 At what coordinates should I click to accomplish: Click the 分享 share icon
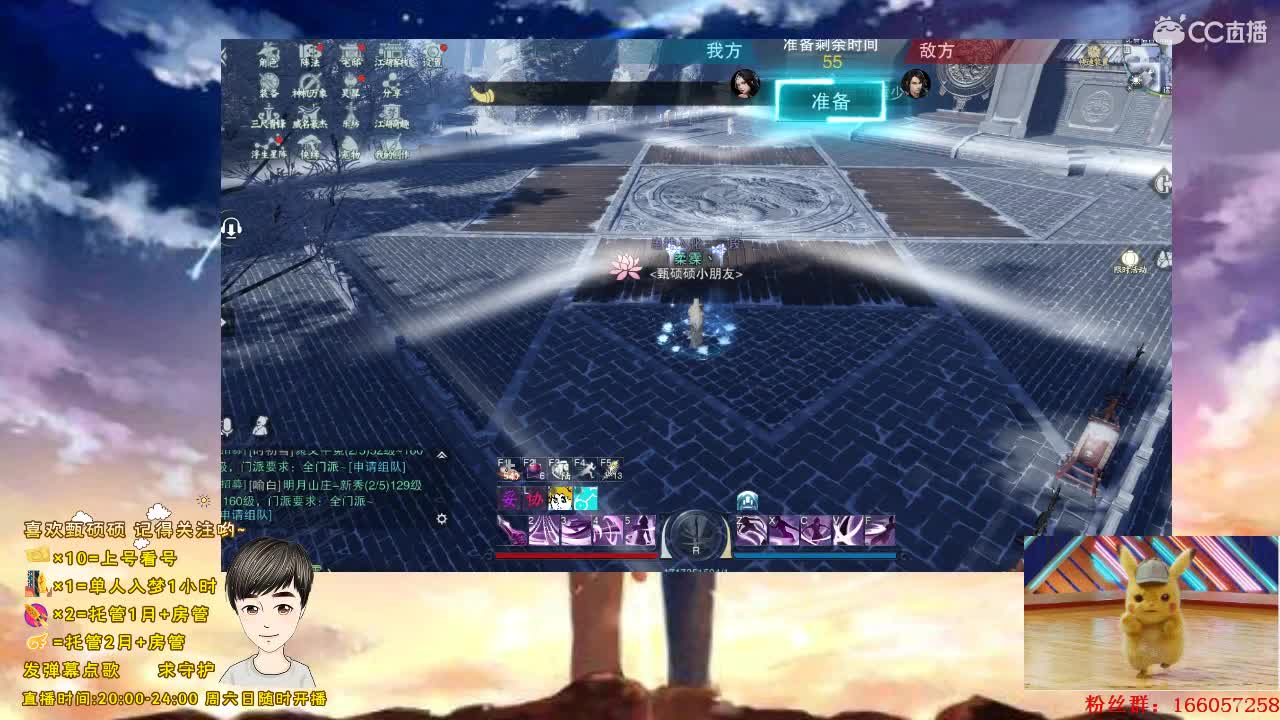click(390, 85)
